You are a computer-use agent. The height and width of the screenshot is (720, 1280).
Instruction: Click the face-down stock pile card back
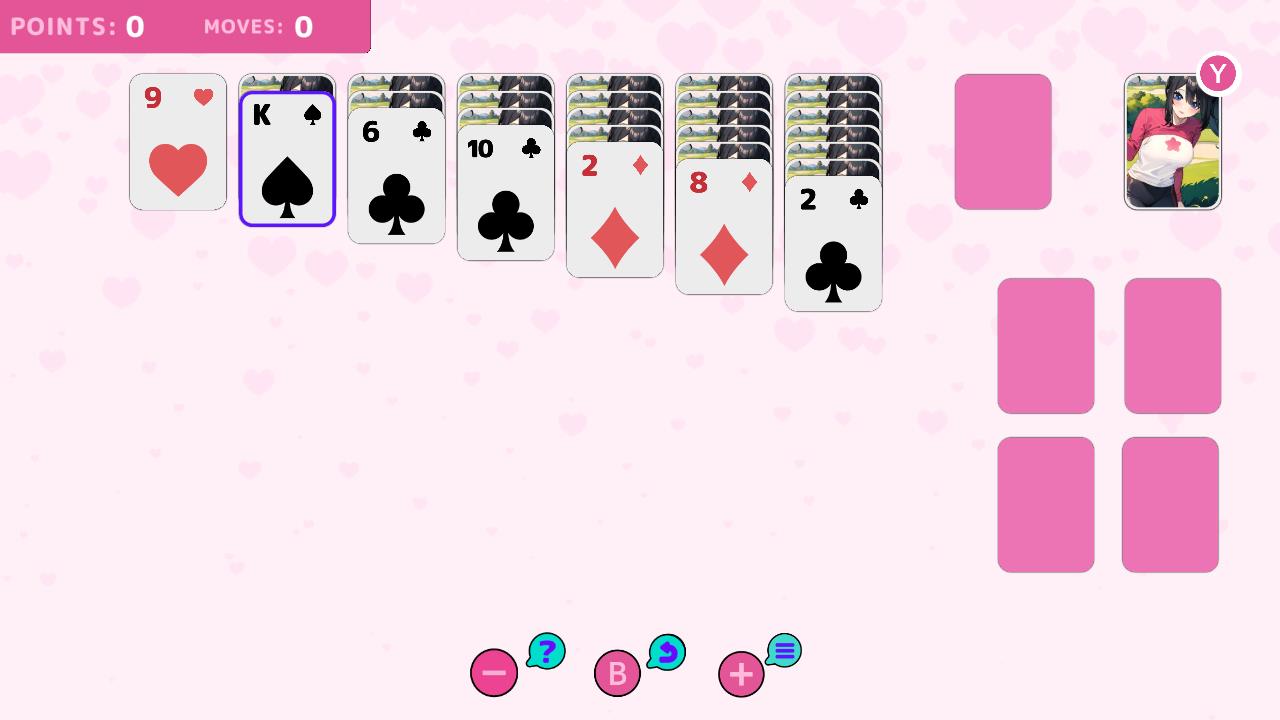[1003, 141]
